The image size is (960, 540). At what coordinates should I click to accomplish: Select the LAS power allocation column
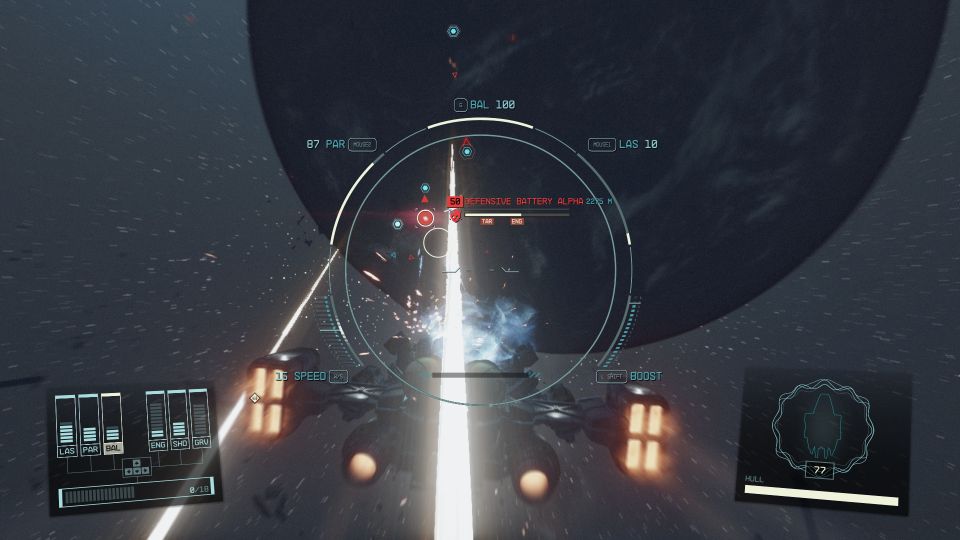67,426
